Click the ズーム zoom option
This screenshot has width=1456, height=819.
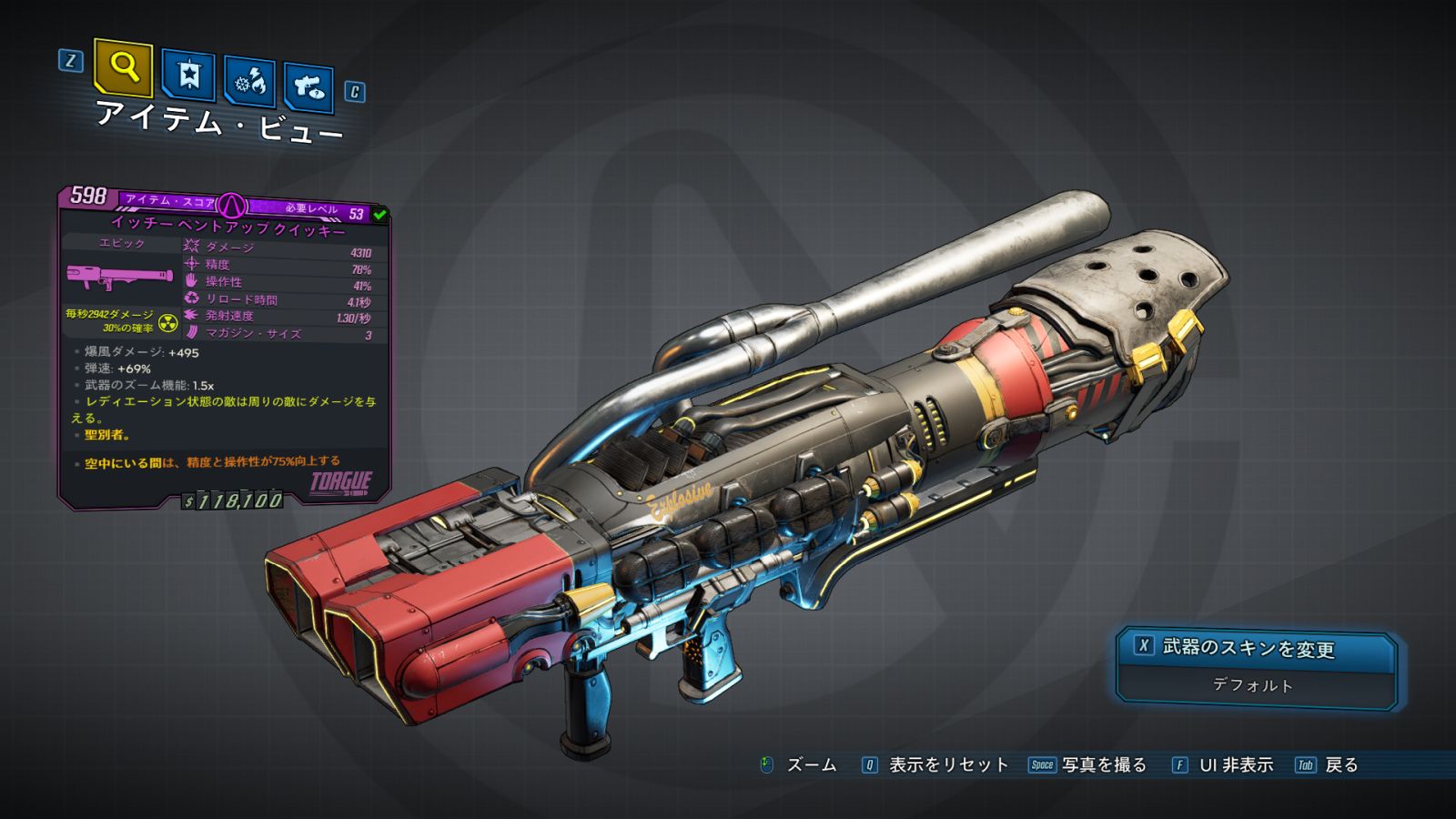point(810,765)
